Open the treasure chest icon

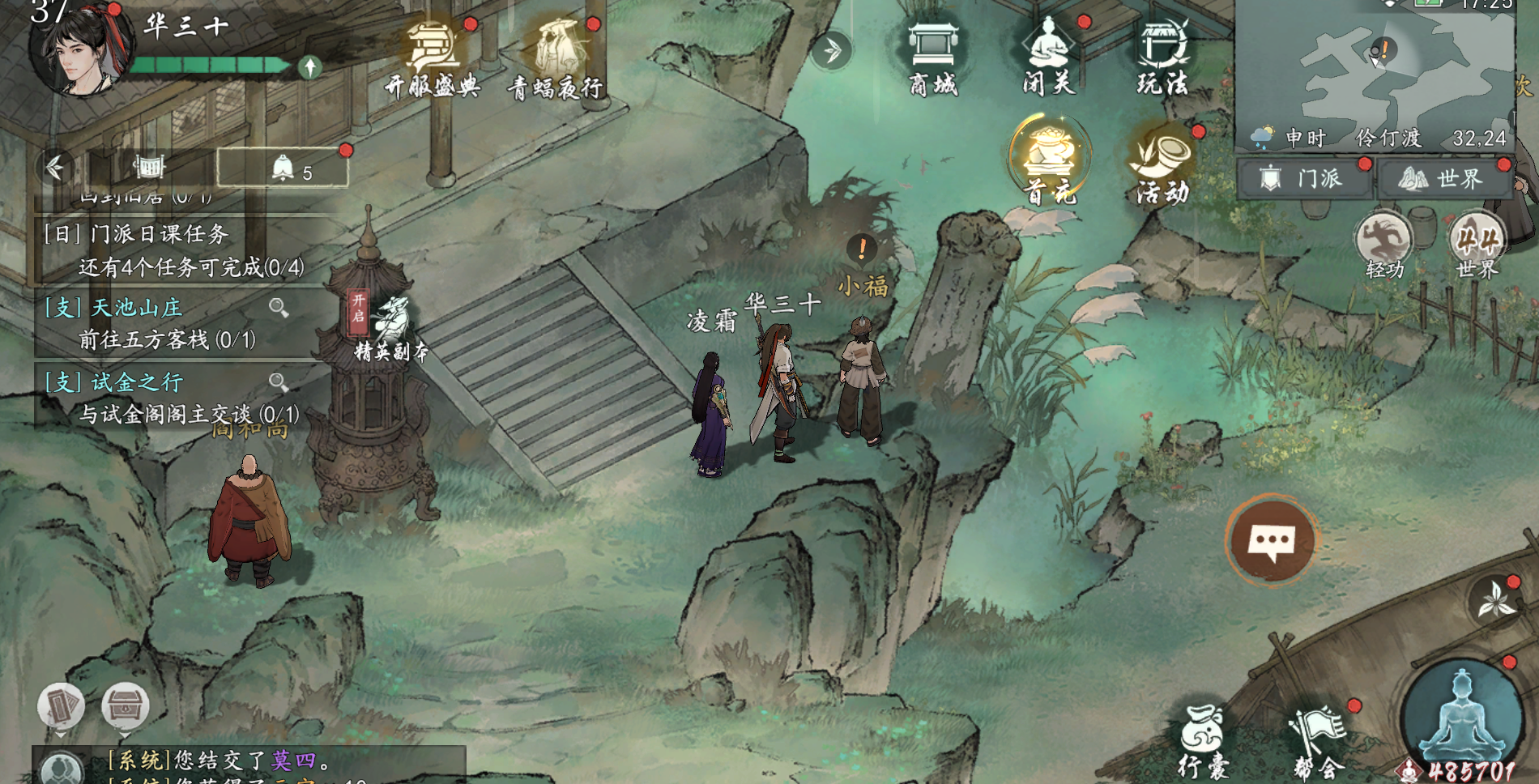(126, 705)
